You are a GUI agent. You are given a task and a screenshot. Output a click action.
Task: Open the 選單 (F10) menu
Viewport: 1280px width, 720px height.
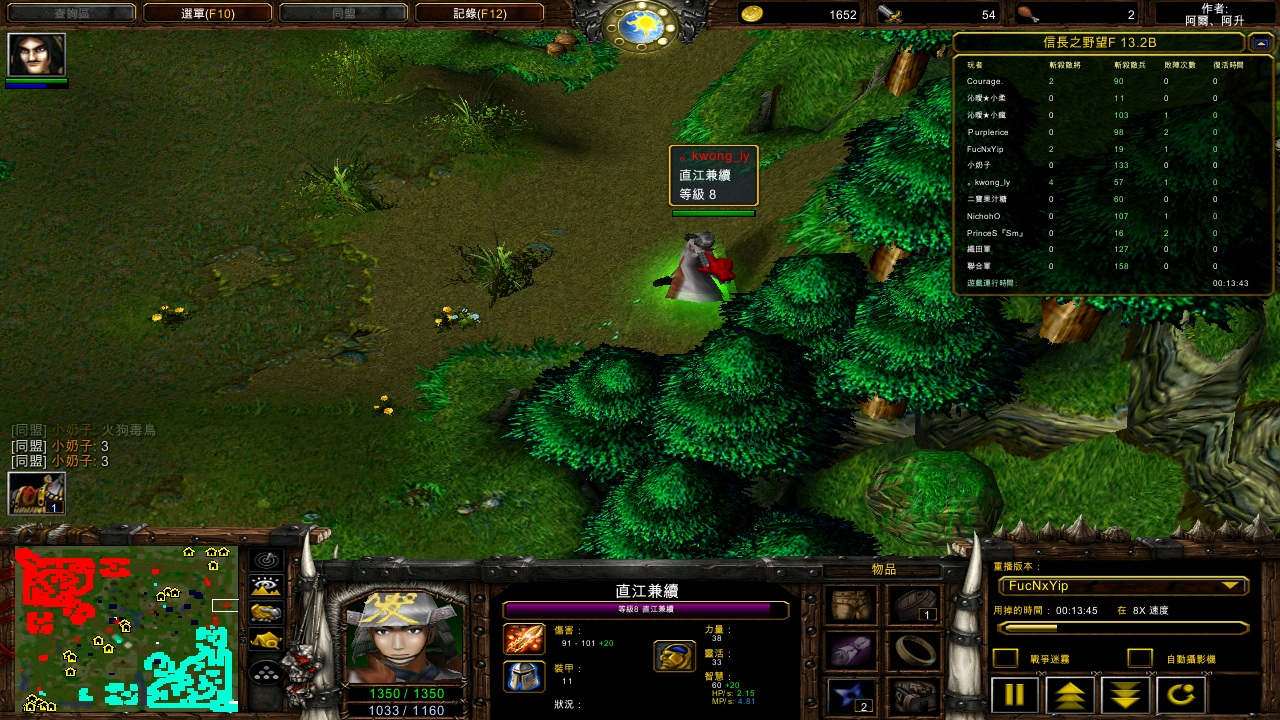(207, 14)
